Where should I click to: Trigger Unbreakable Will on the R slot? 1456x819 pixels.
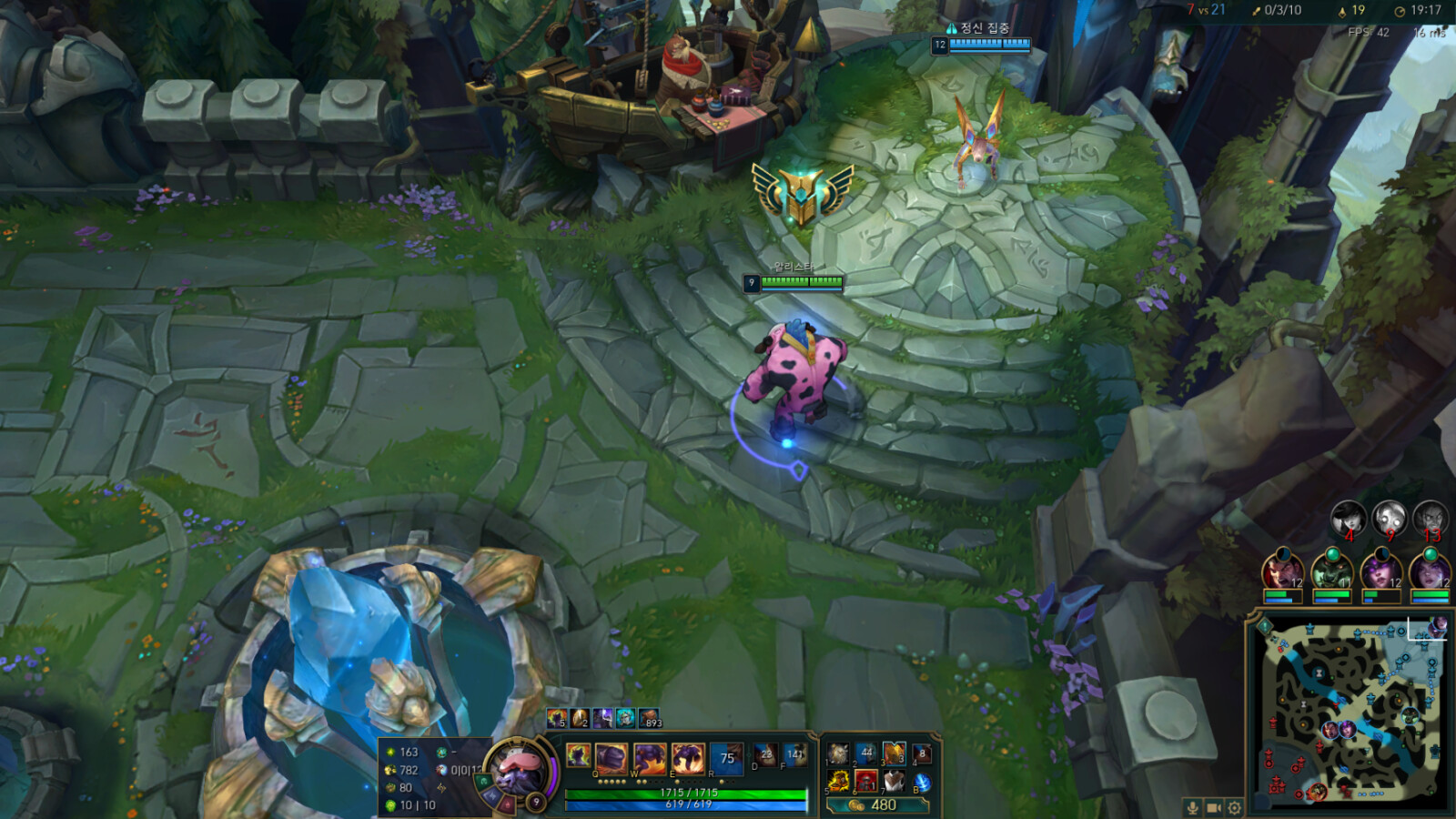pos(725,758)
